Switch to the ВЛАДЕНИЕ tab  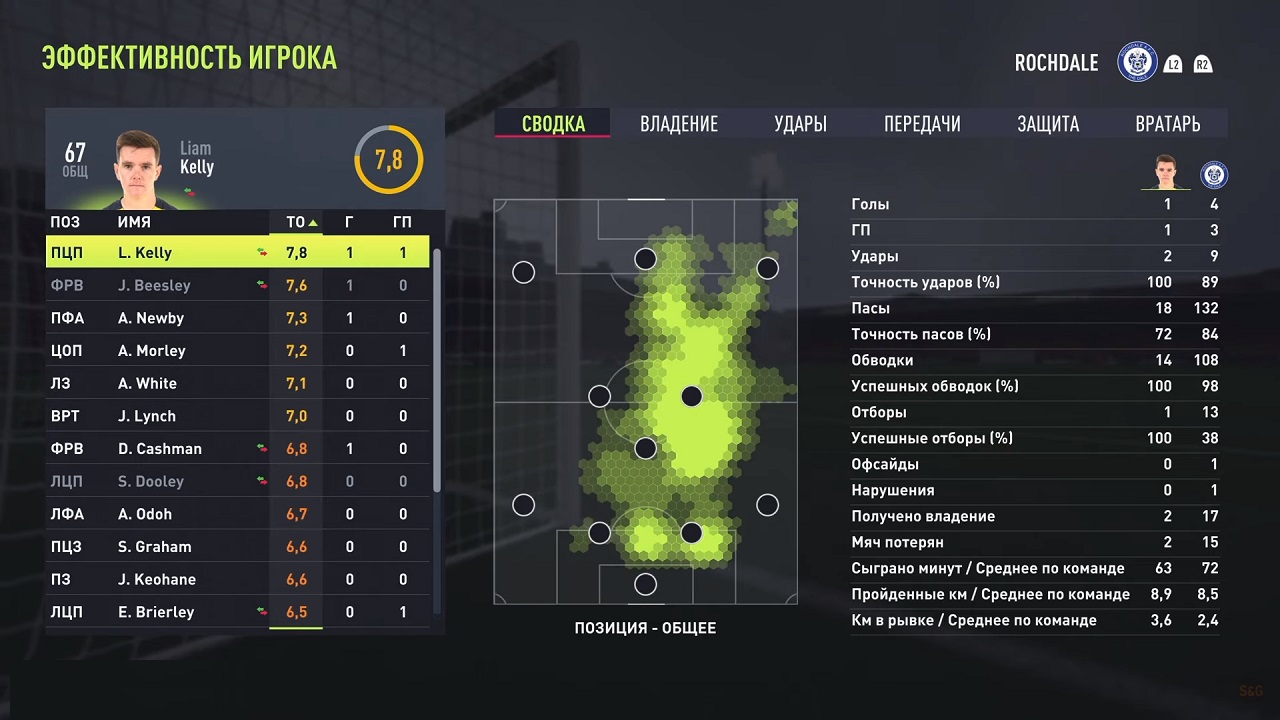click(679, 124)
